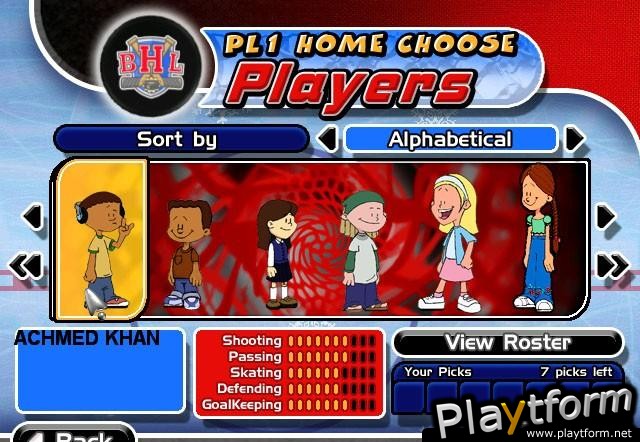Jump back with the double left arrow

(30, 265)
